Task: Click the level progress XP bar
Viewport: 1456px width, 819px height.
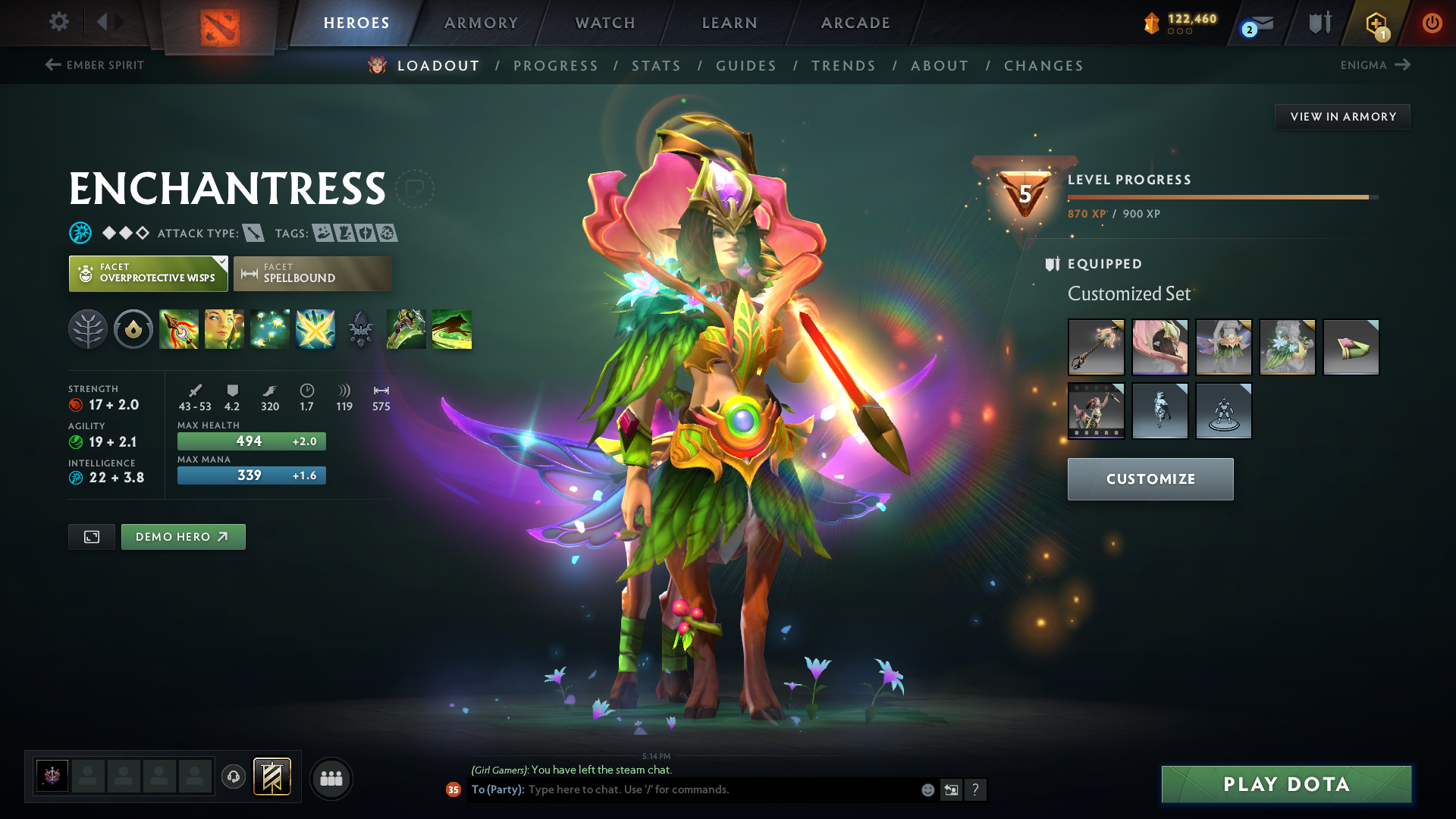Action: [x=1219, y=196]
